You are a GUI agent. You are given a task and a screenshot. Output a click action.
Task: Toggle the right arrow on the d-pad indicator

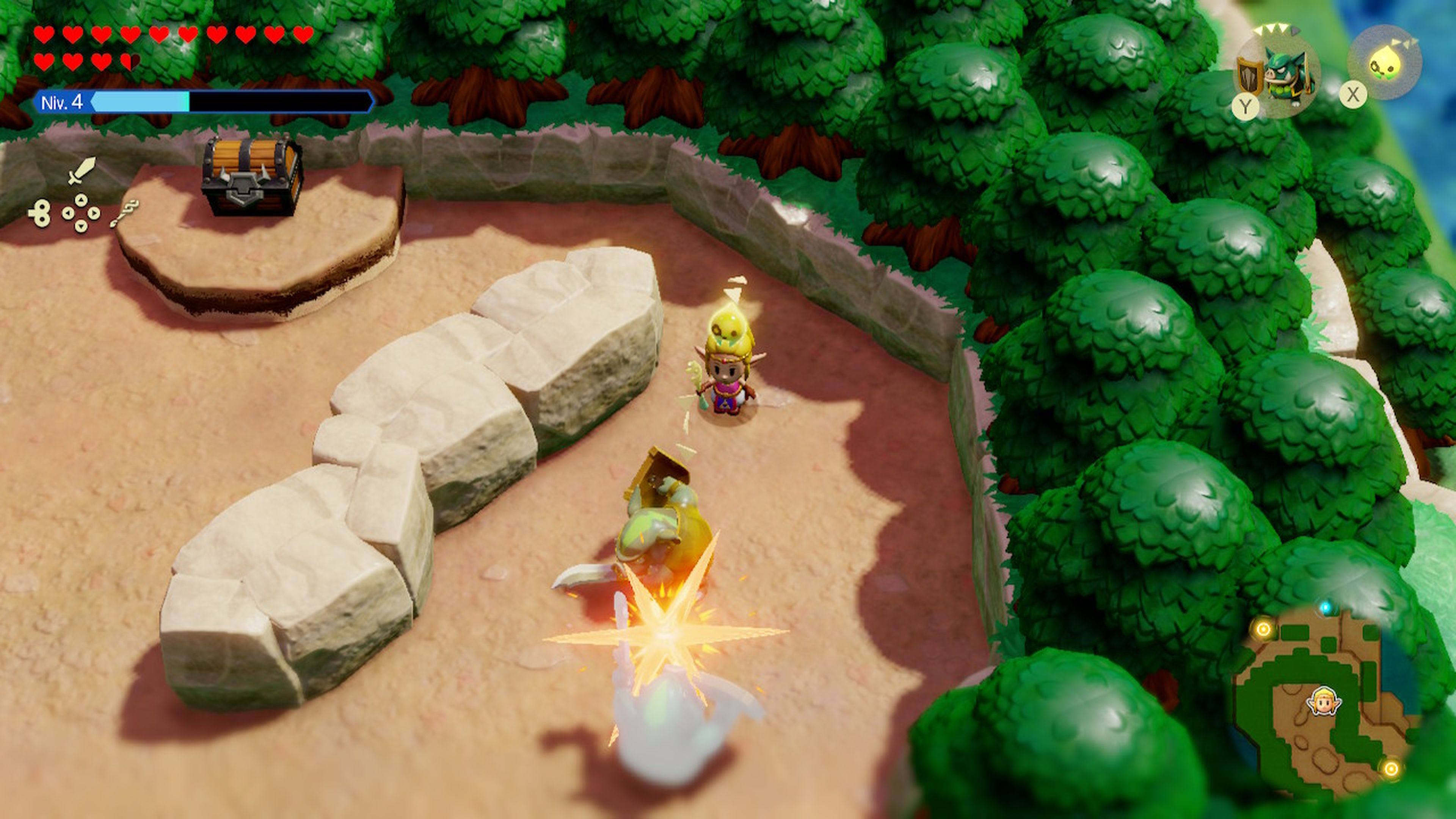coord(94,214)
